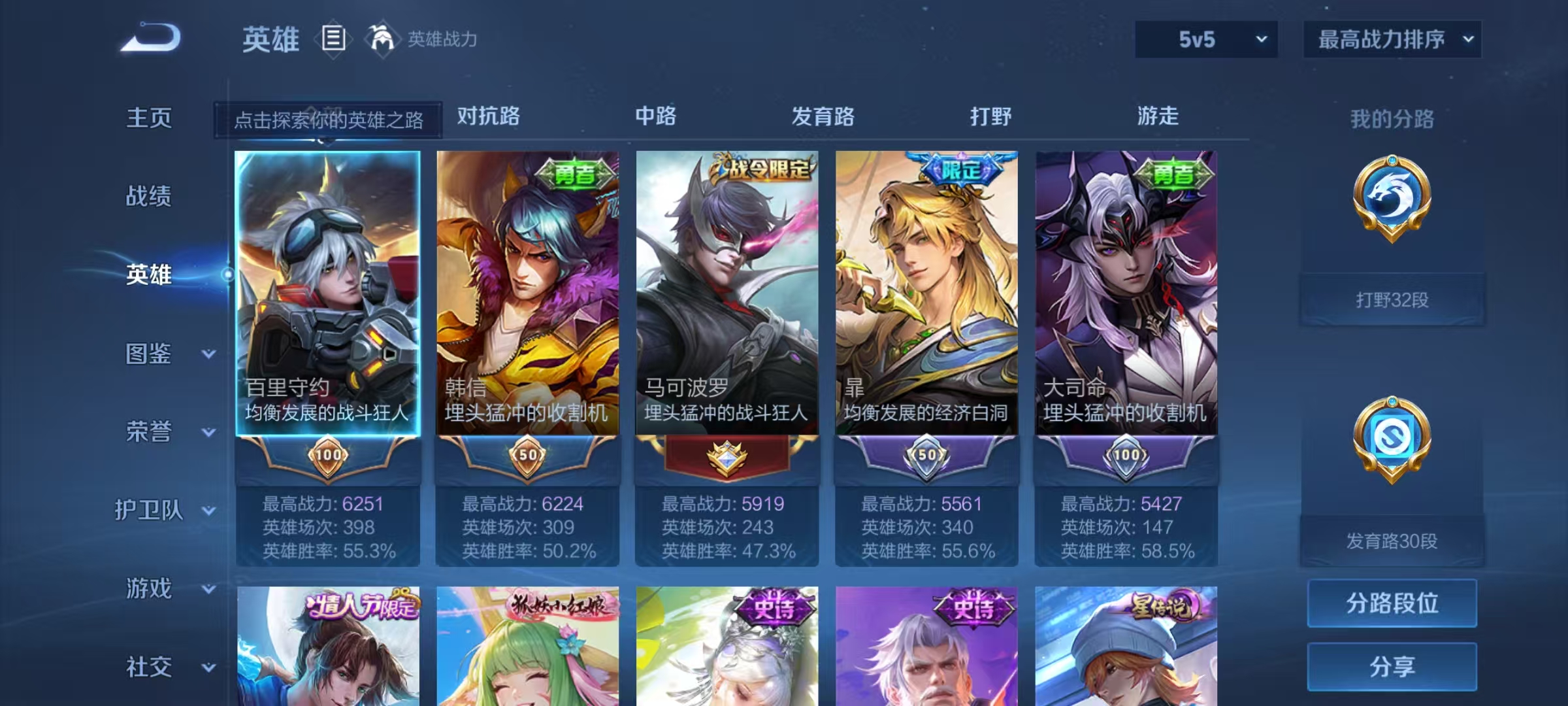The height and width of the screenshot is (706, 1568).
Task: Expand the 图鉴 sidebar section
Action: (x=148, y=354)
